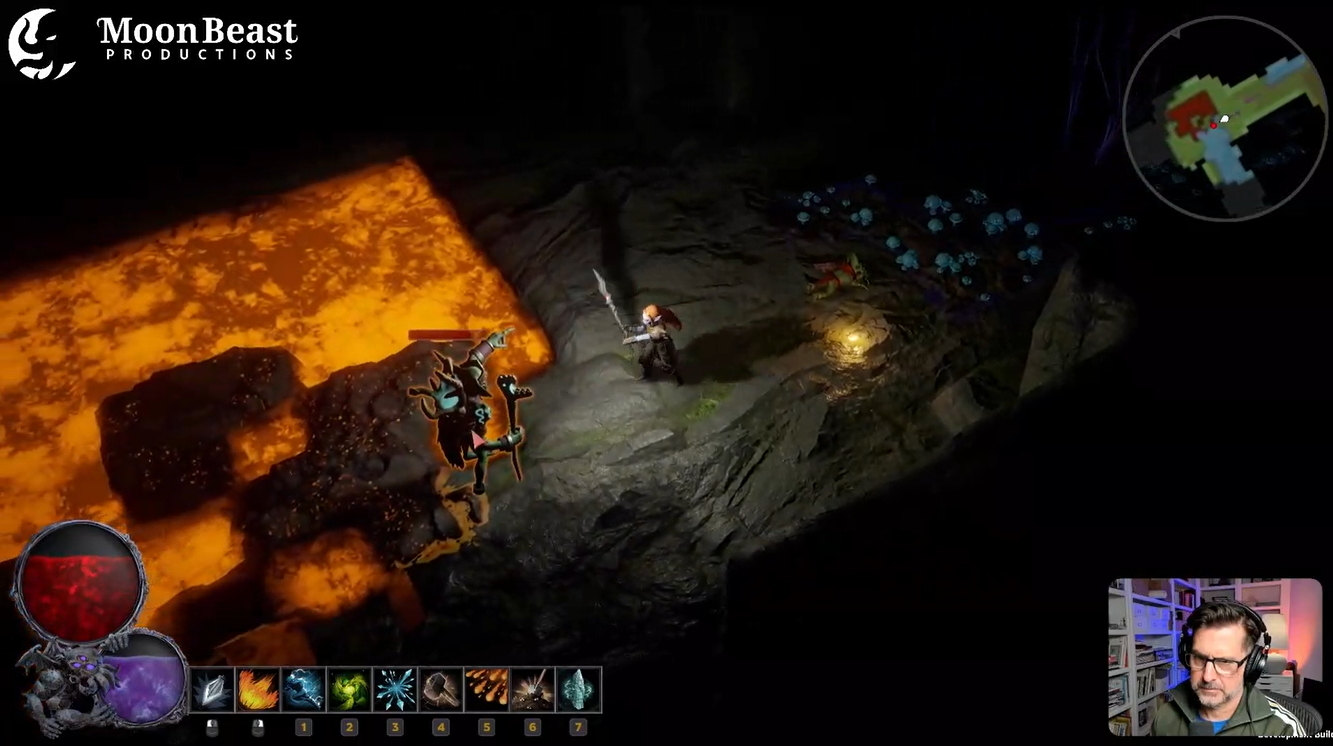Use the green swirling vortex ability
The height and width of the screenshot is (746, 1333).
click(349, 689)
